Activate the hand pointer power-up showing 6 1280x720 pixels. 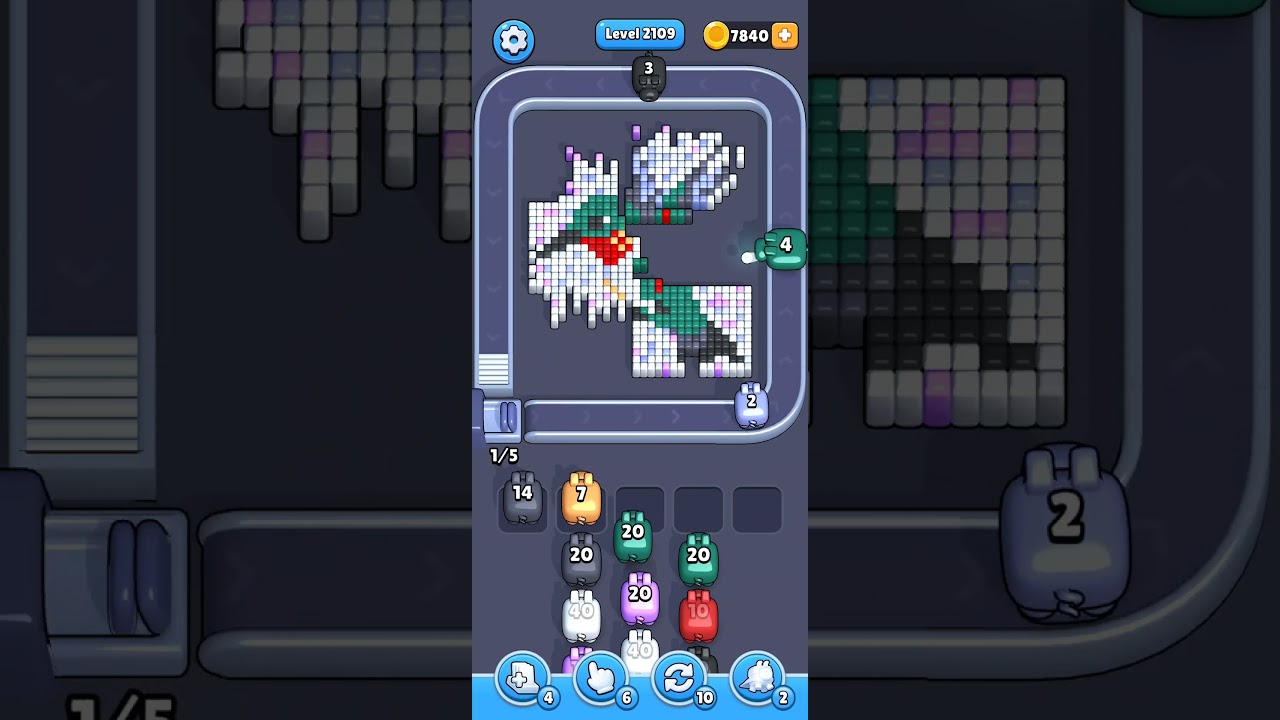[x=602, y=678]
